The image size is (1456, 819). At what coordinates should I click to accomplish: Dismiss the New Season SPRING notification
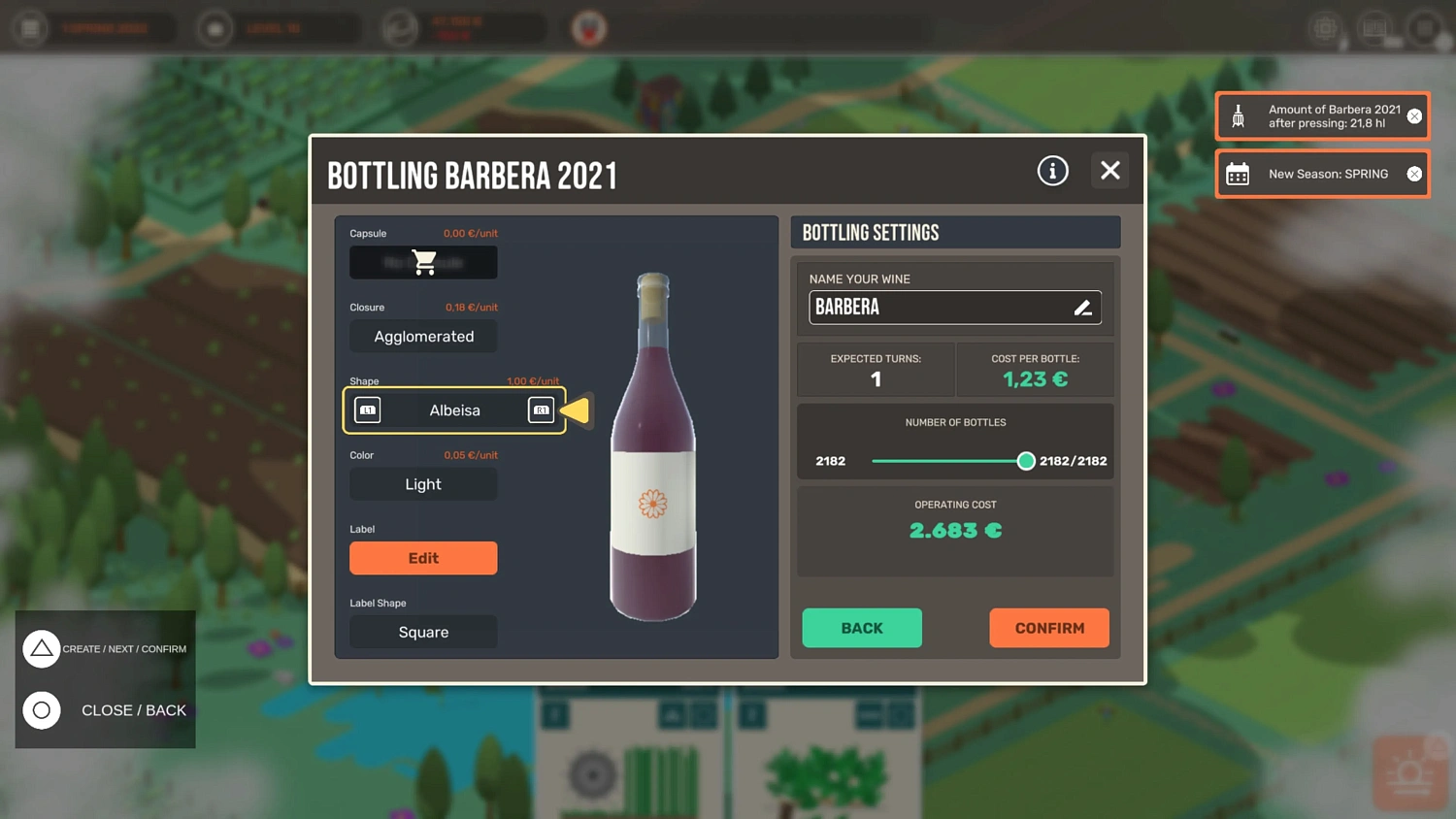click(1414, 174)
